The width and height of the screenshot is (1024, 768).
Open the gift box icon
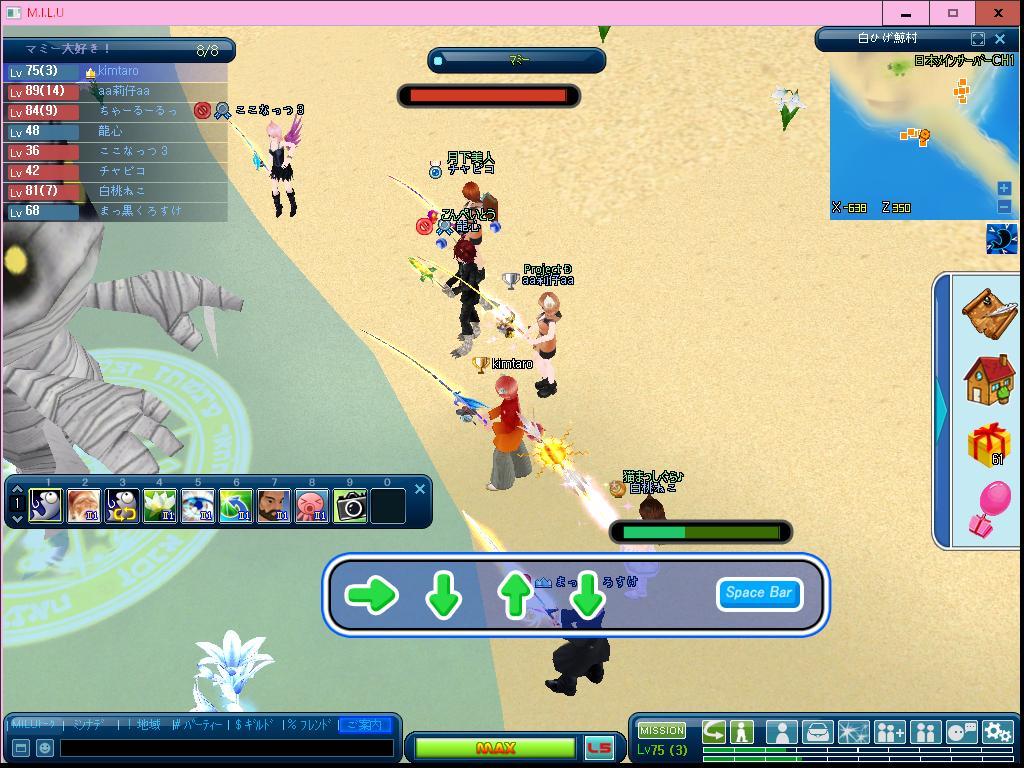coord(989,444)
